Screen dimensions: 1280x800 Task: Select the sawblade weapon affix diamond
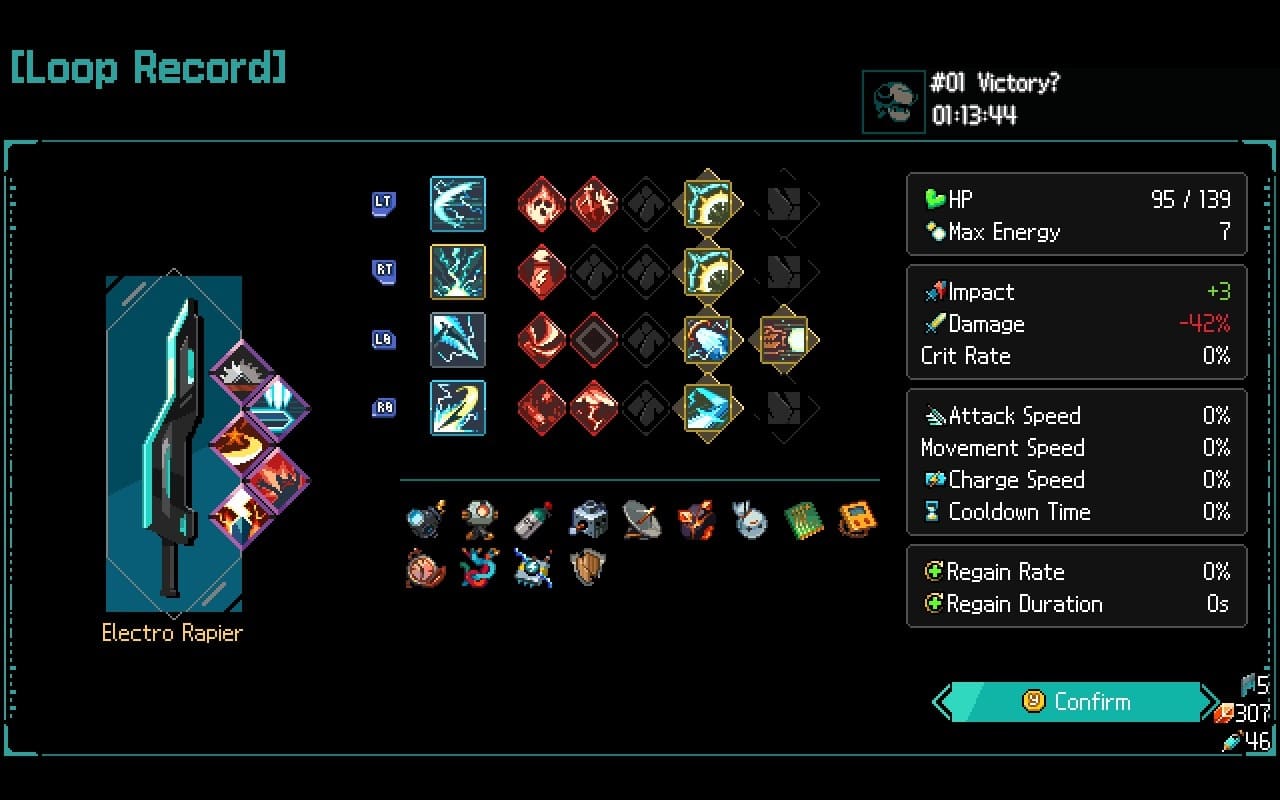click(x=241, y=372)
